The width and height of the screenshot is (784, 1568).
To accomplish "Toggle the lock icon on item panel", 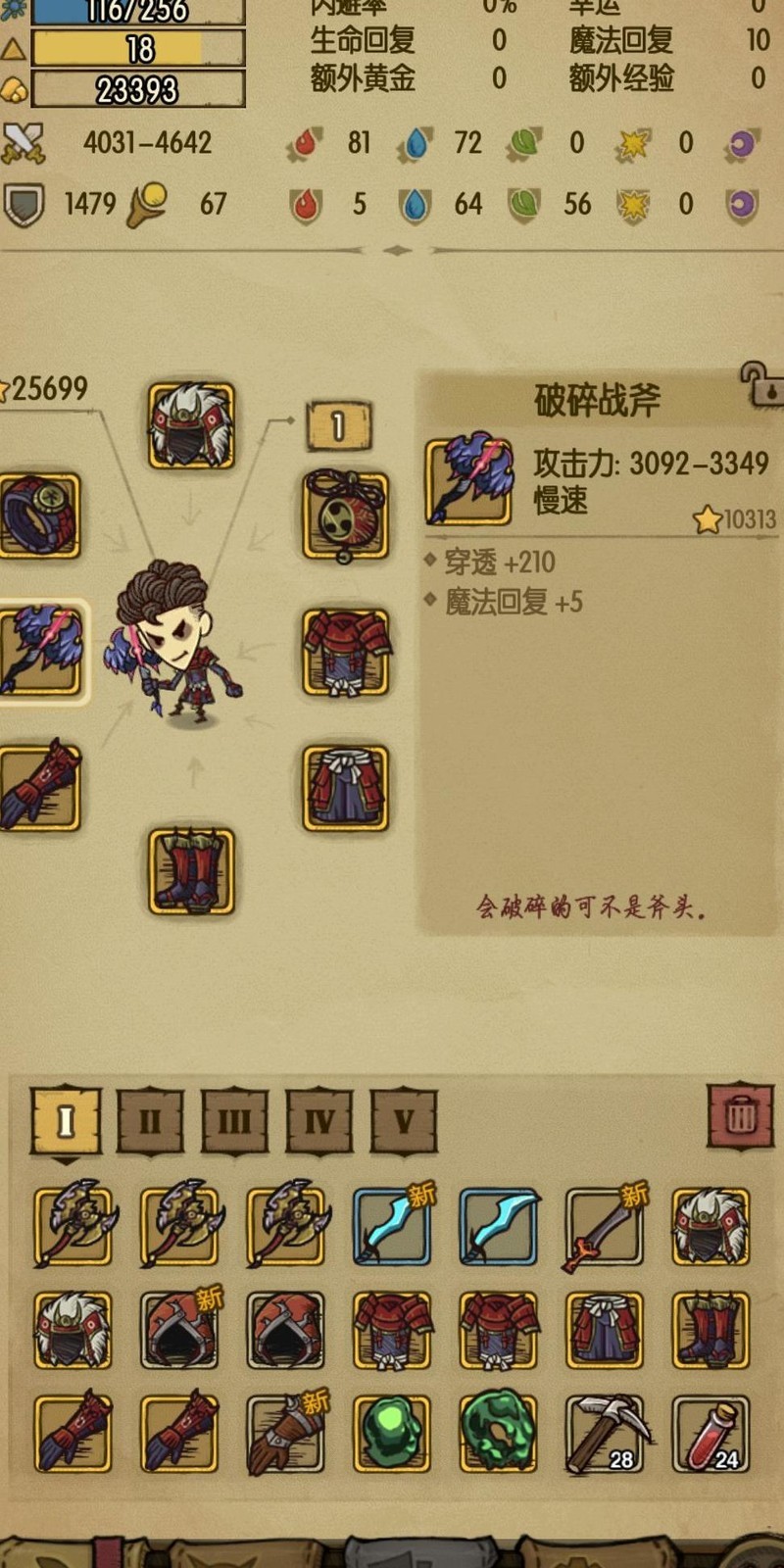I will (x=760, y=384).
